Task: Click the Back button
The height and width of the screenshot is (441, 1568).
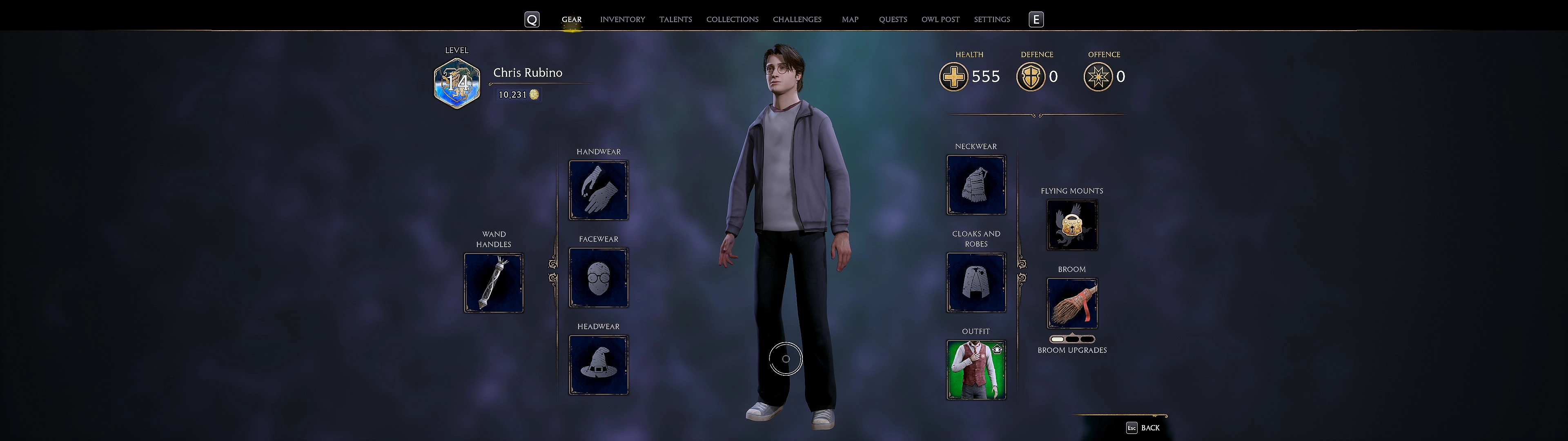Action: pyautogui.click(x=1143, y=428)
